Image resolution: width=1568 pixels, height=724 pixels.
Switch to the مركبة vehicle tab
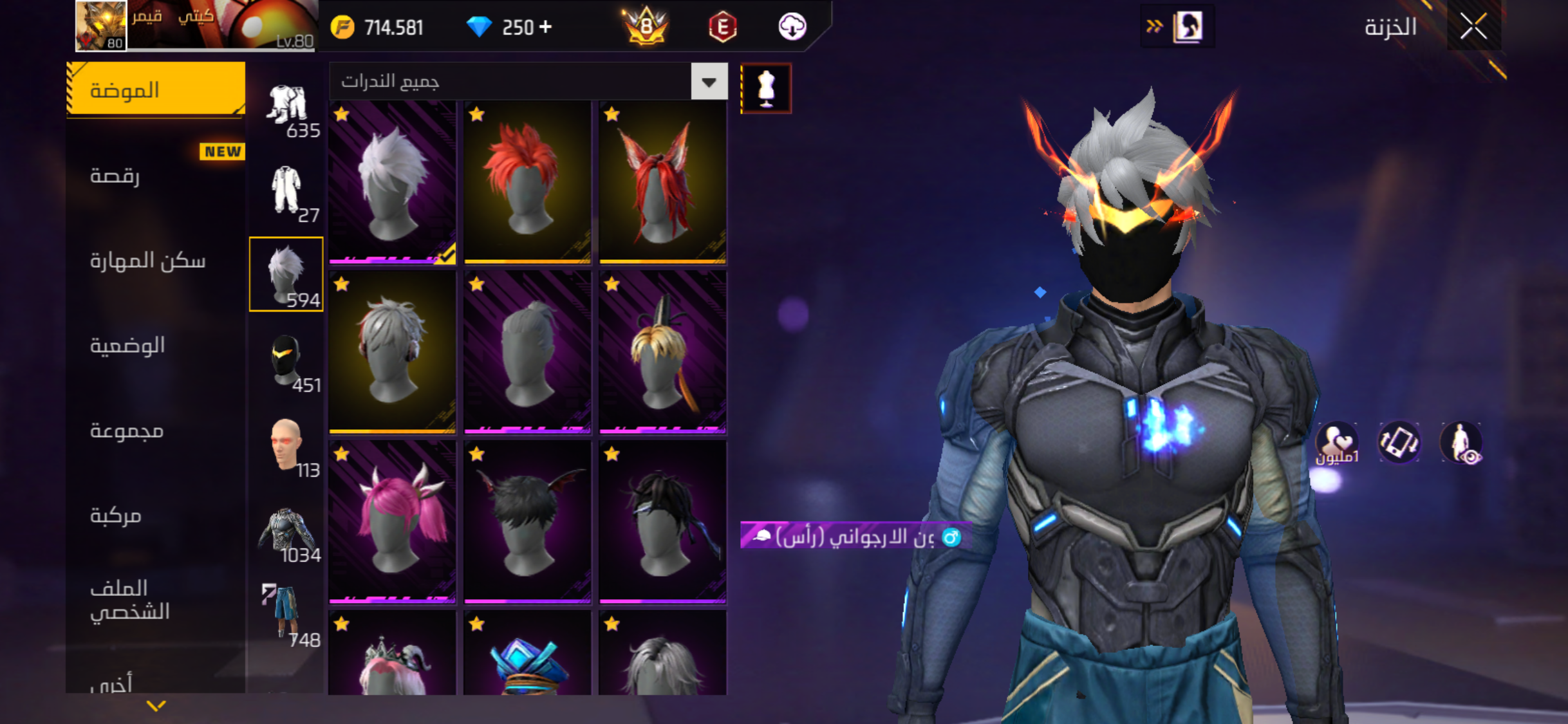[x=116, y=515]
